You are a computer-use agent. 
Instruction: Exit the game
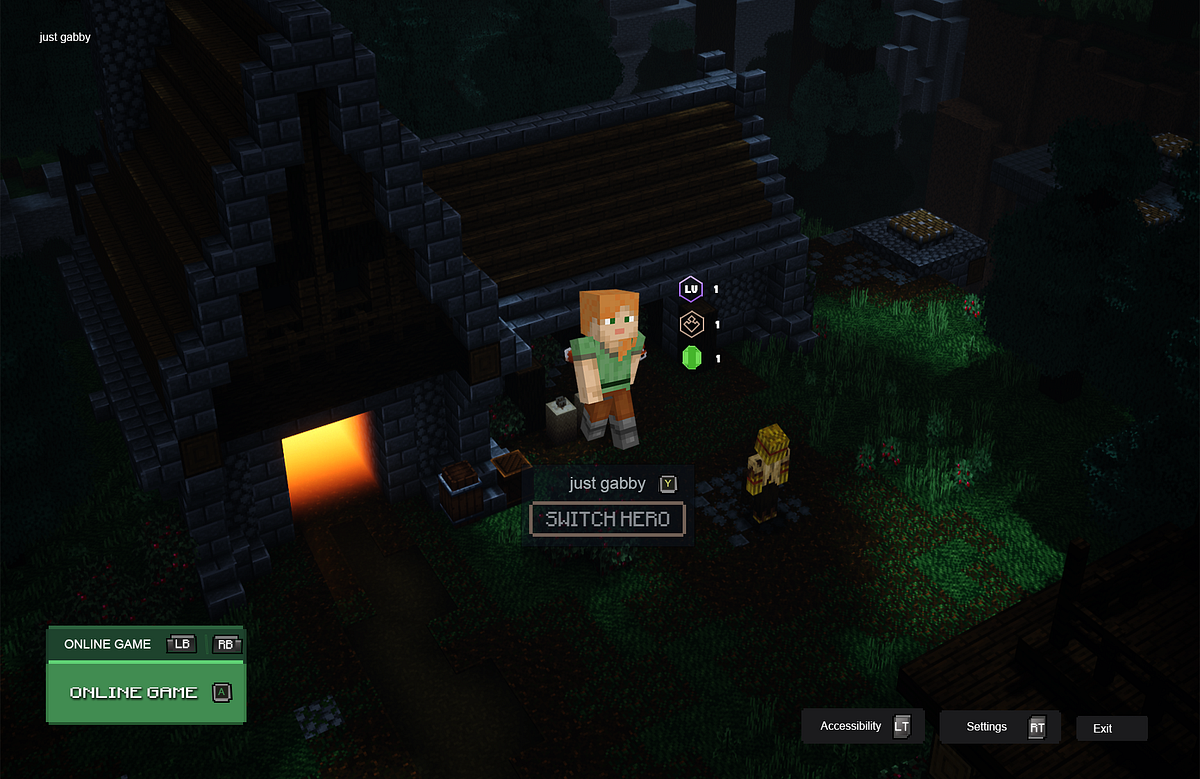1111,728
